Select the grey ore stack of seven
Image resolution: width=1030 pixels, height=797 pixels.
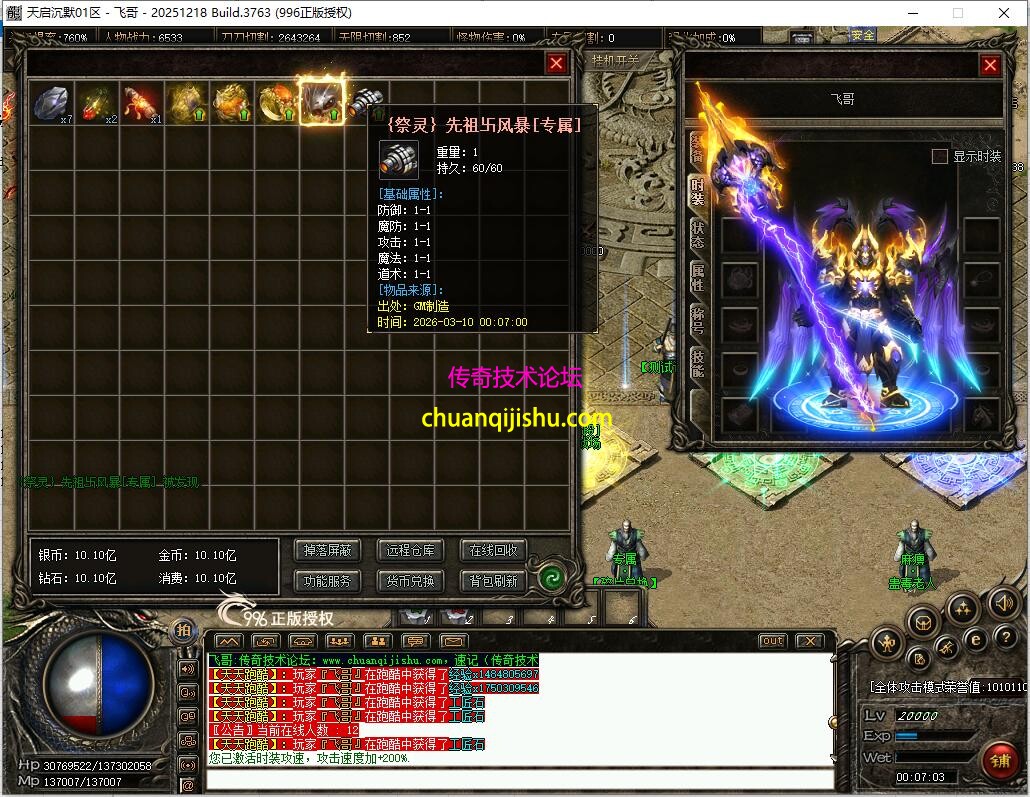(51, 102)
